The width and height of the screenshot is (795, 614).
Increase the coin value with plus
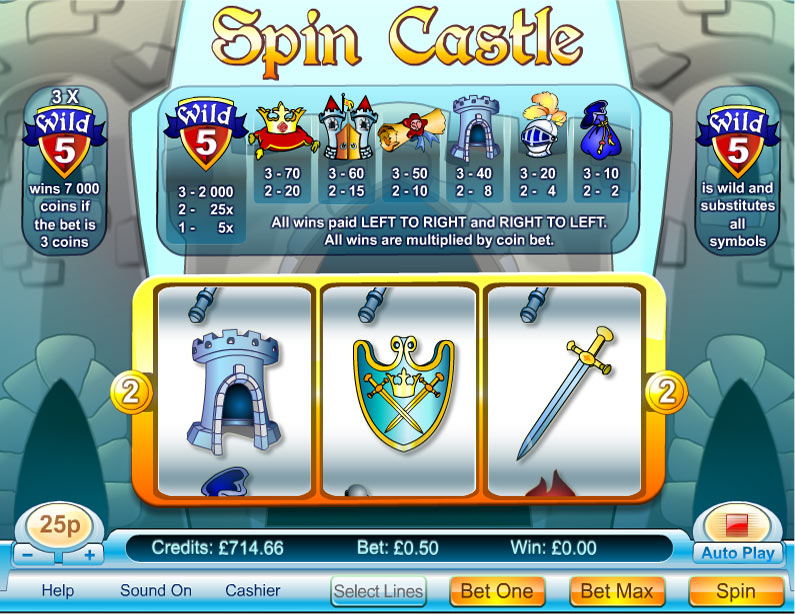click(x=91, y=554)
